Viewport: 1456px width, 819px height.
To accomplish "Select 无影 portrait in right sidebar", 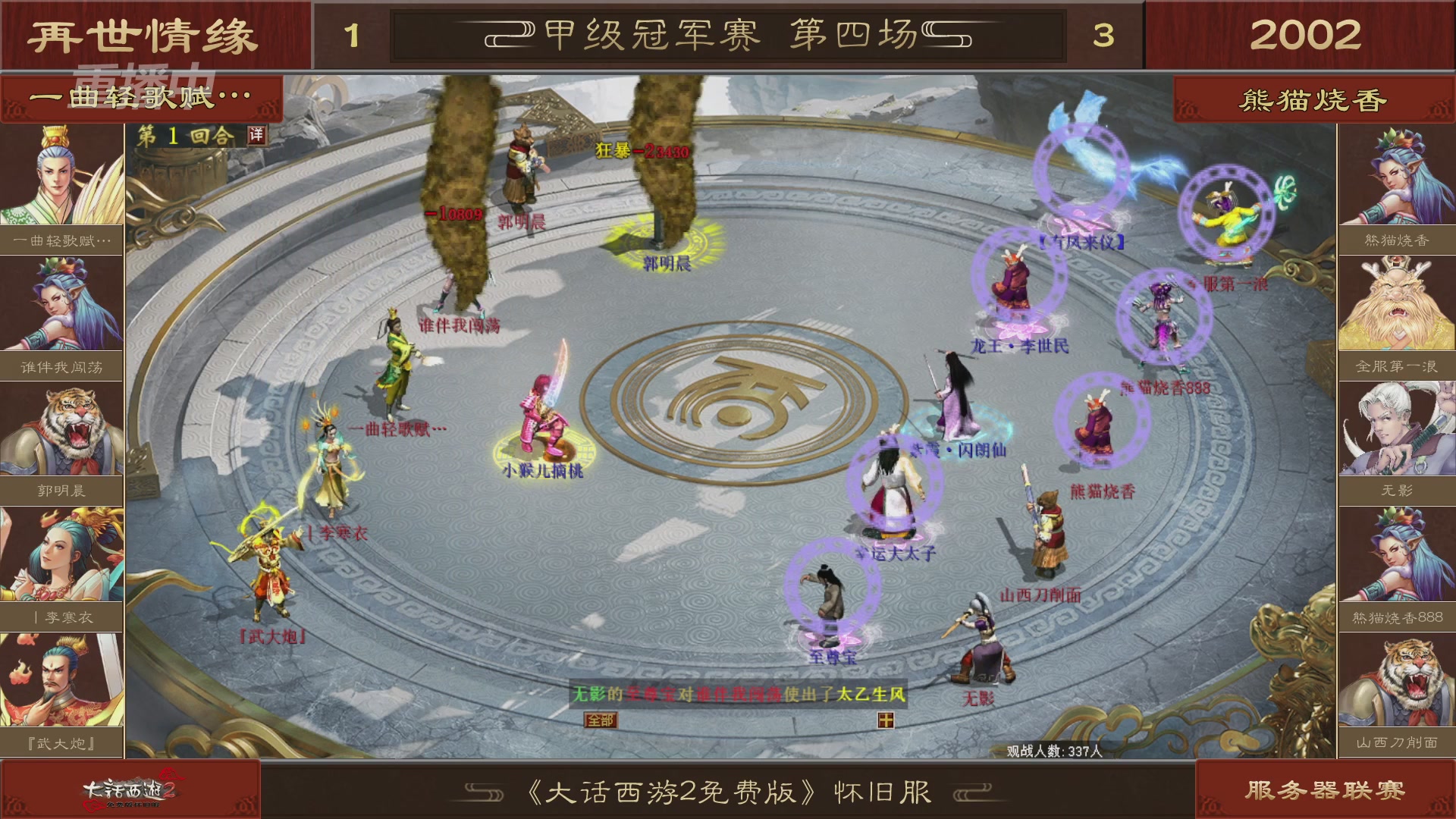I will [x=1395, y=428].
